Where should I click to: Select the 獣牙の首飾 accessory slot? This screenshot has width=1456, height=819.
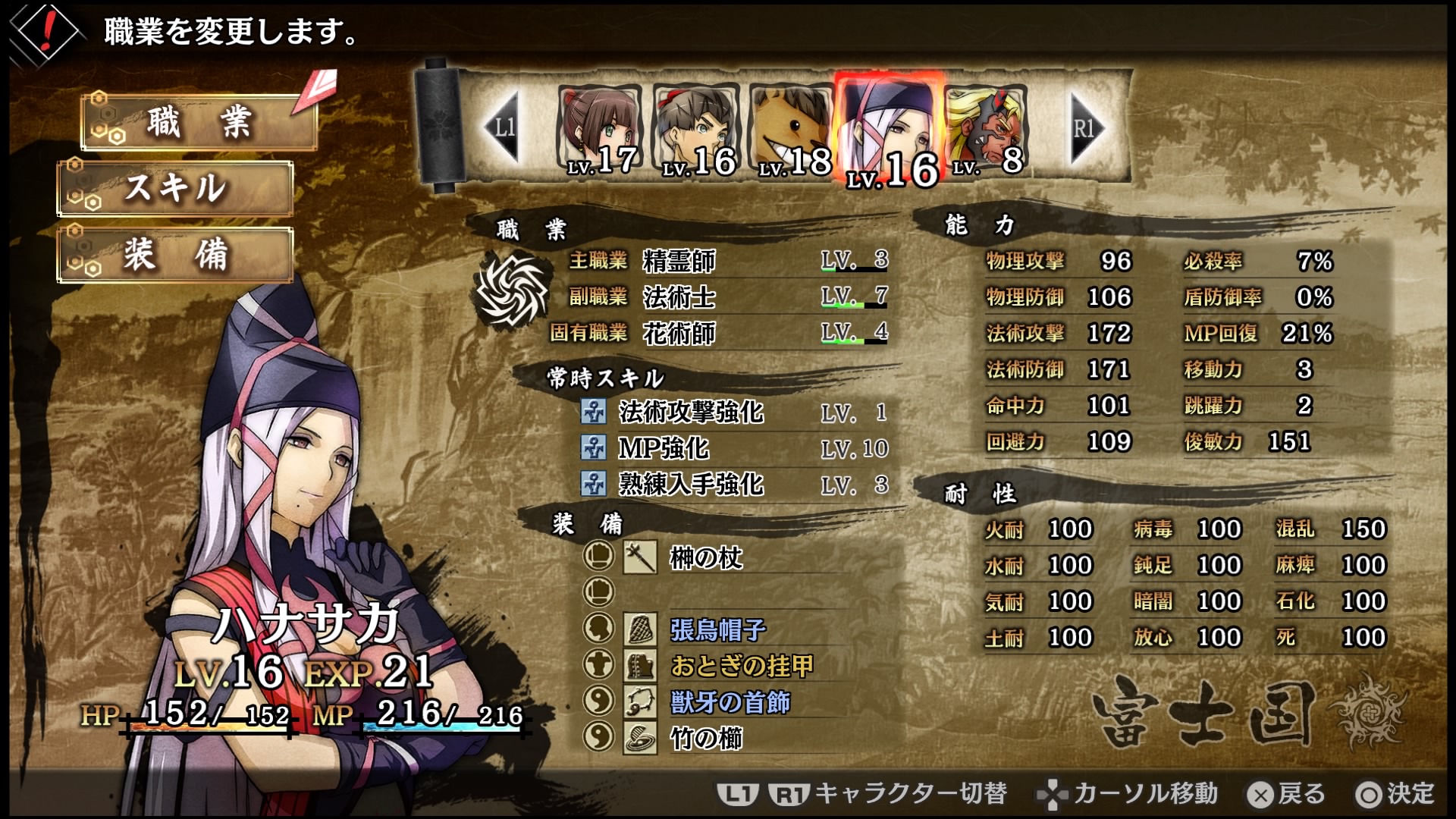click(730, 702)
